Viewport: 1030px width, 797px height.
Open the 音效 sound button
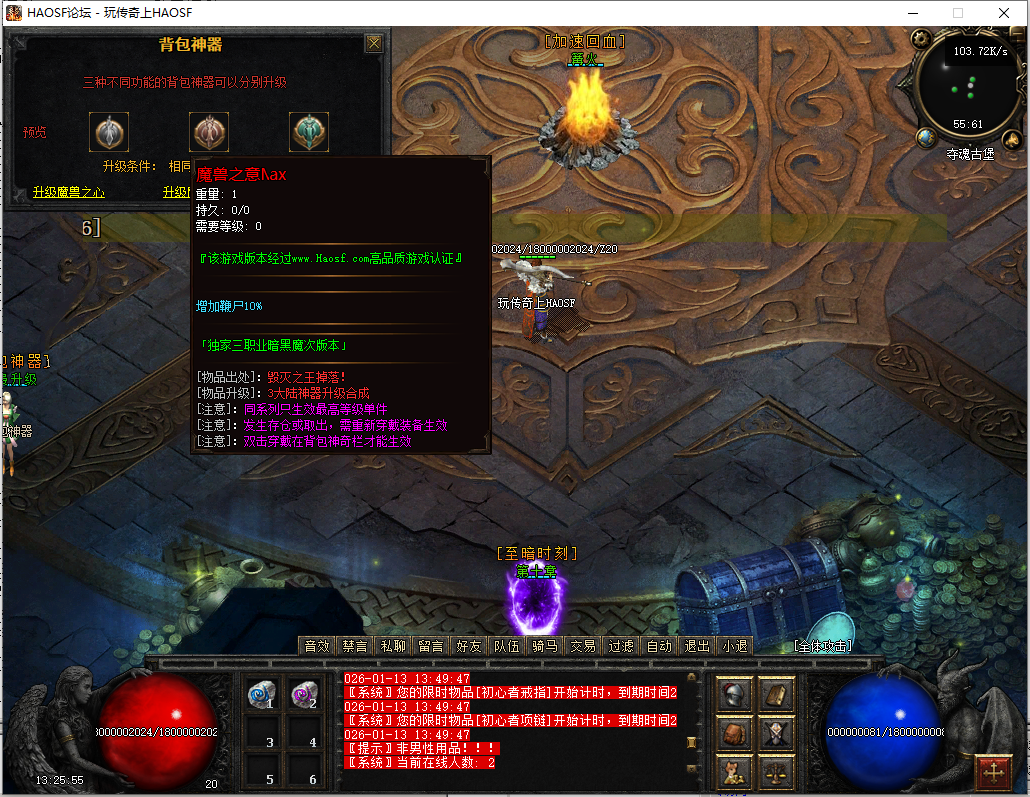[317, 646]
